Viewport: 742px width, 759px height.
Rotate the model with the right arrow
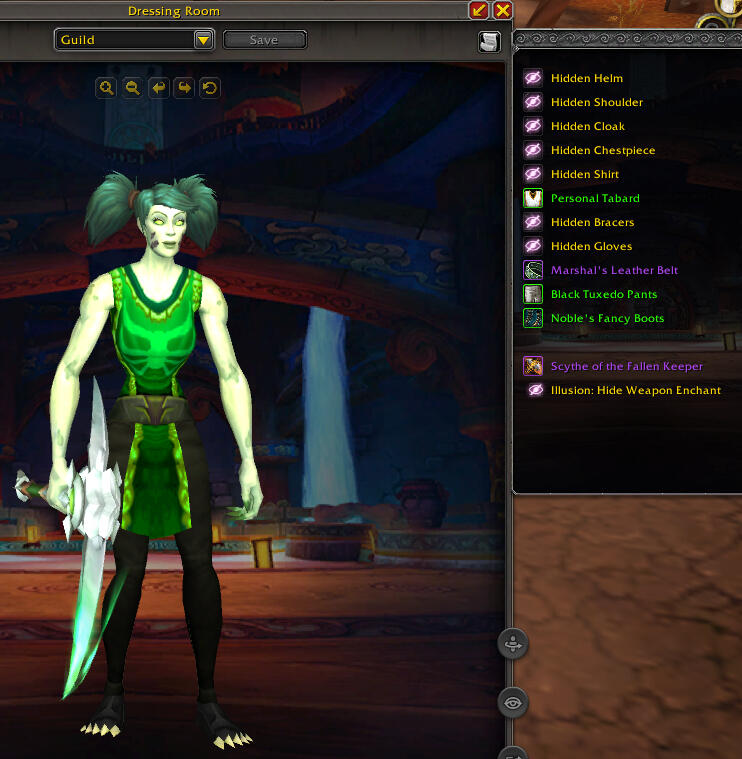184,88
